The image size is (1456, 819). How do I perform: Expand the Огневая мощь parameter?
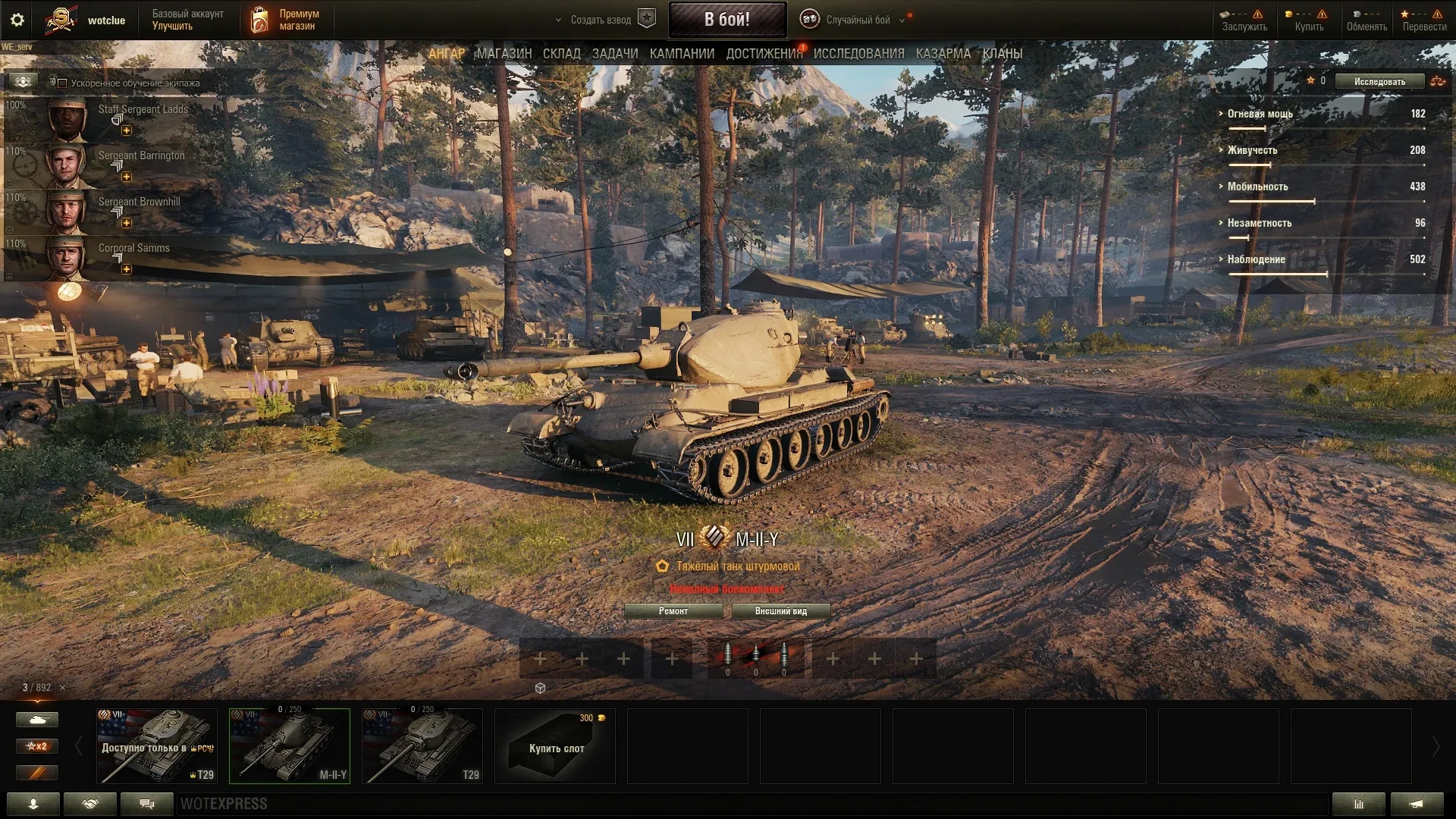pos(1260,114)
